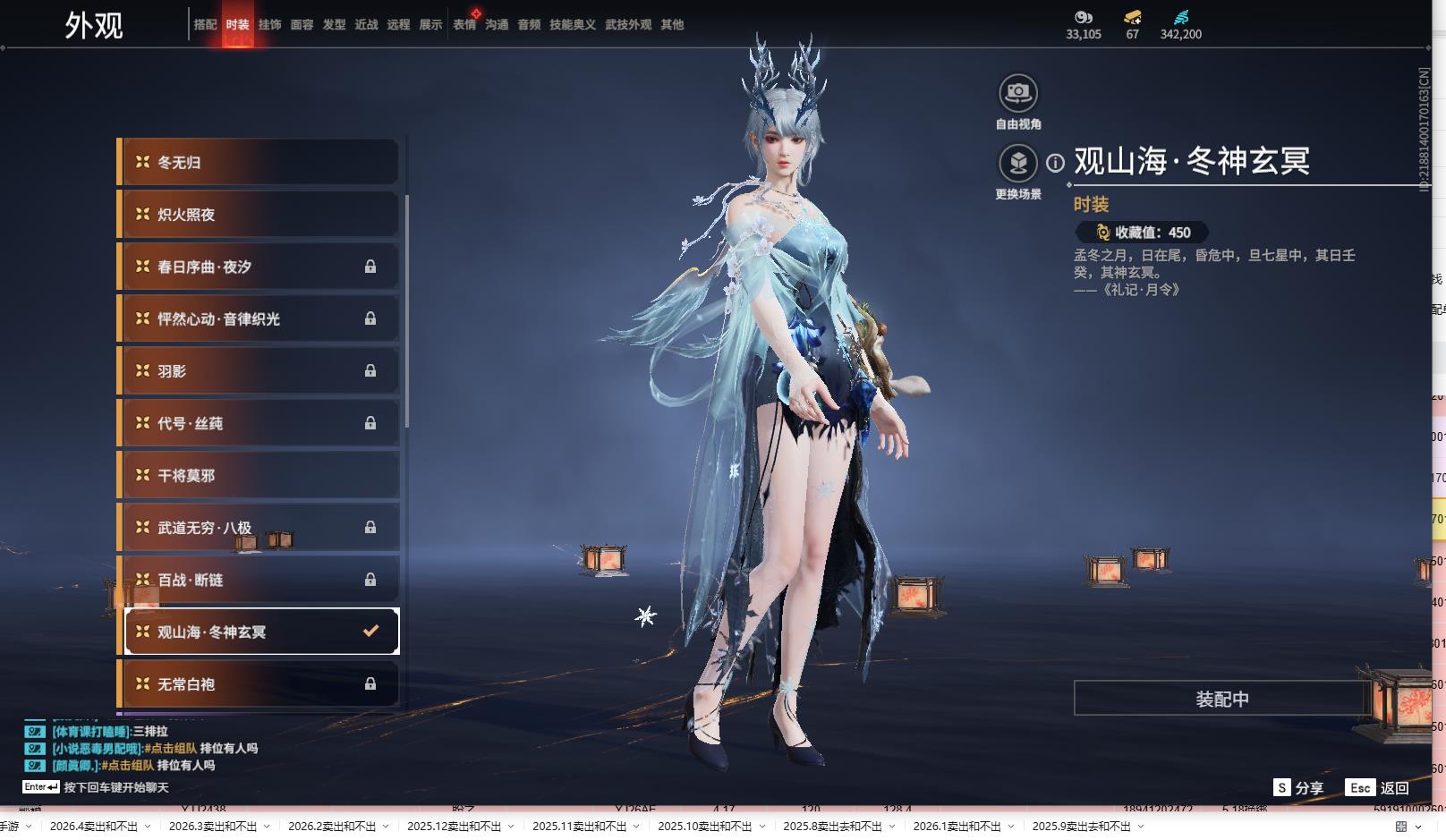Click the 装配中 equip button
Viewport: 1446px width, 840px height.
pos(1221,699)
